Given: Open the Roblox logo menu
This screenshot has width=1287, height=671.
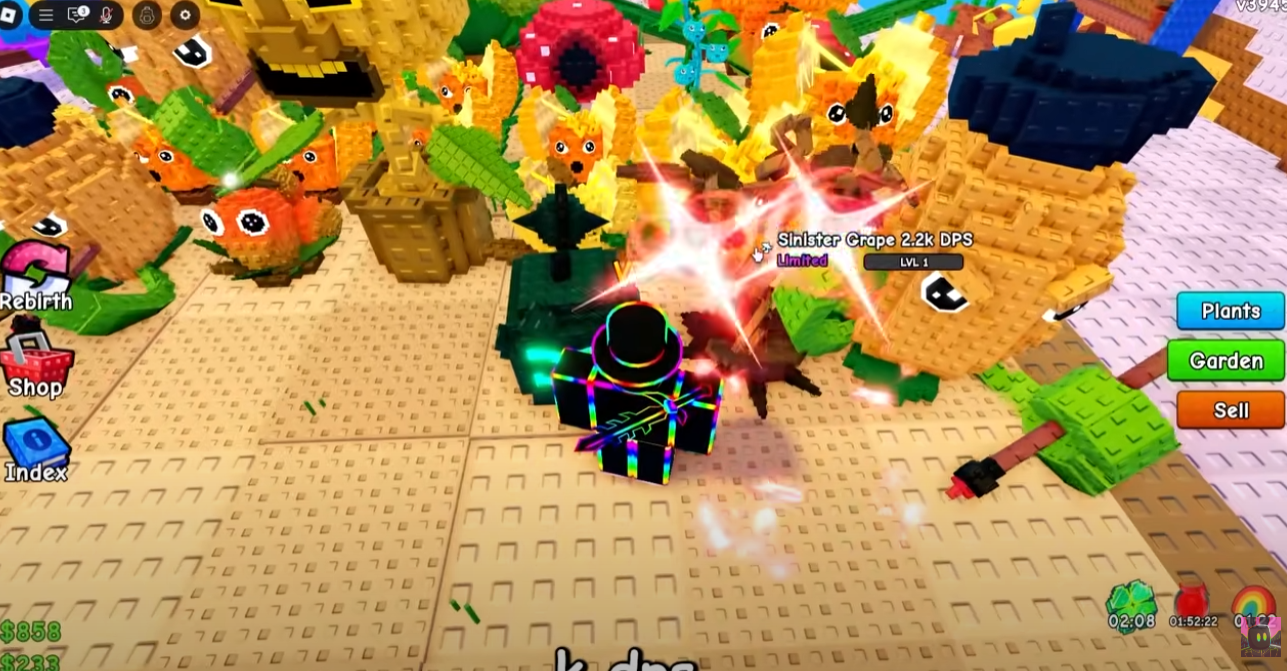Looking at the screenshot, I should pyautogui.click(x=10, y=14).
